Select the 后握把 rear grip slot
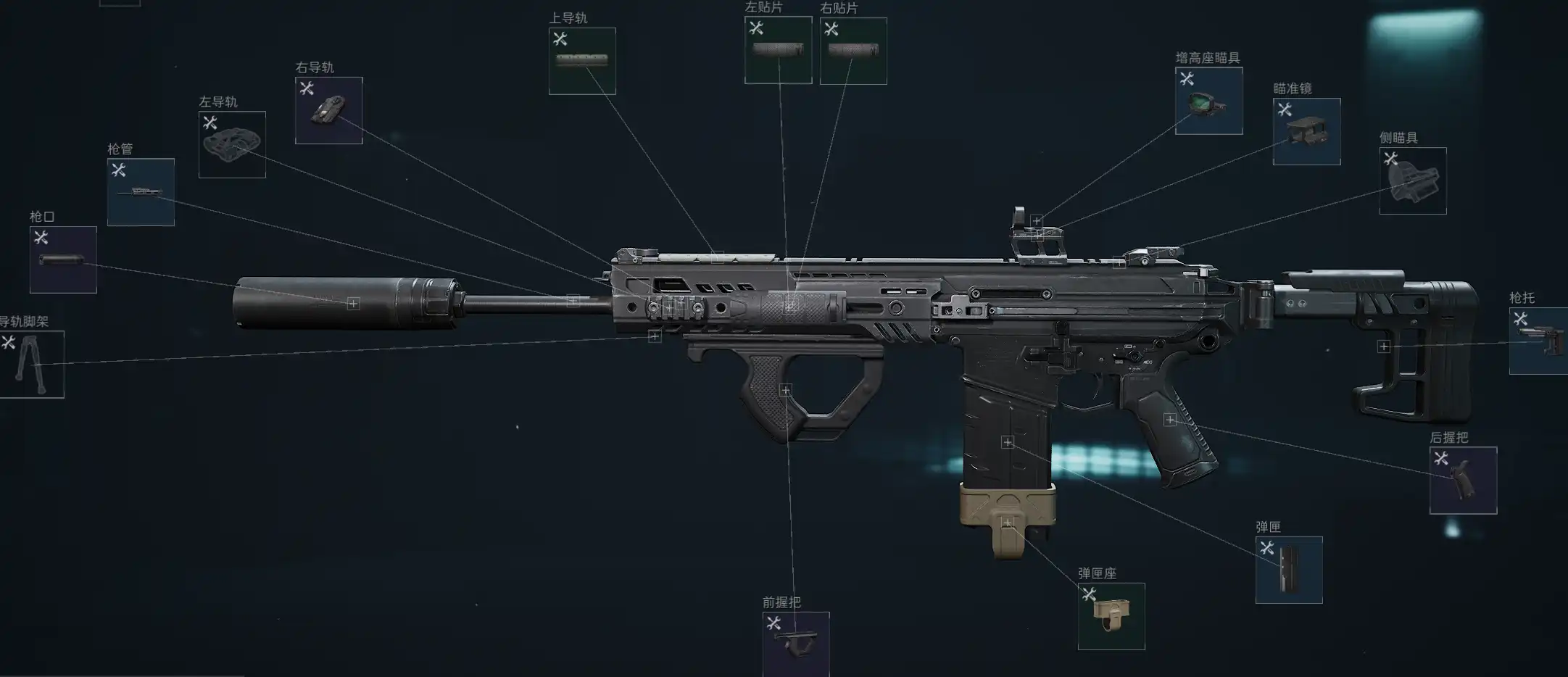The image size is (1568, 677). 1463,480
